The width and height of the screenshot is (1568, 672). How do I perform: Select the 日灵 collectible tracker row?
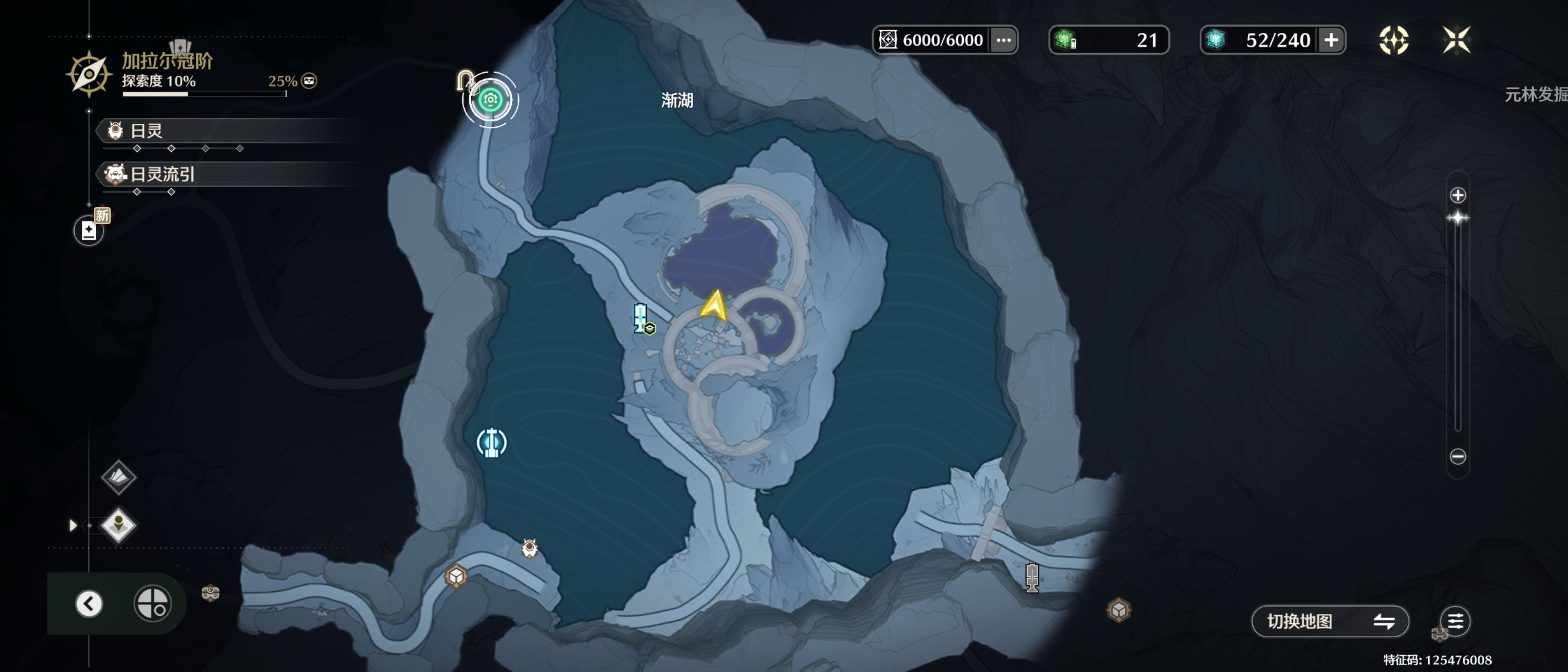[x=231, y=131]
